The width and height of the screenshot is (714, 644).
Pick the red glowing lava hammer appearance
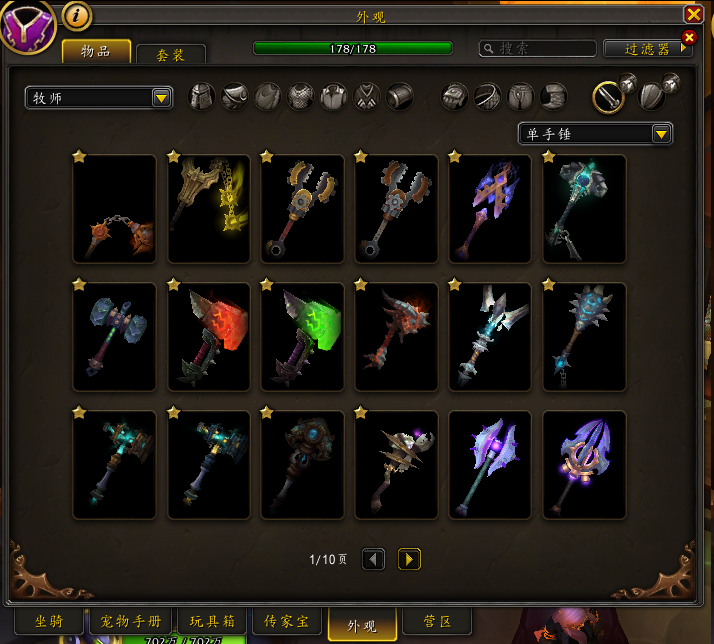[208, 336]
